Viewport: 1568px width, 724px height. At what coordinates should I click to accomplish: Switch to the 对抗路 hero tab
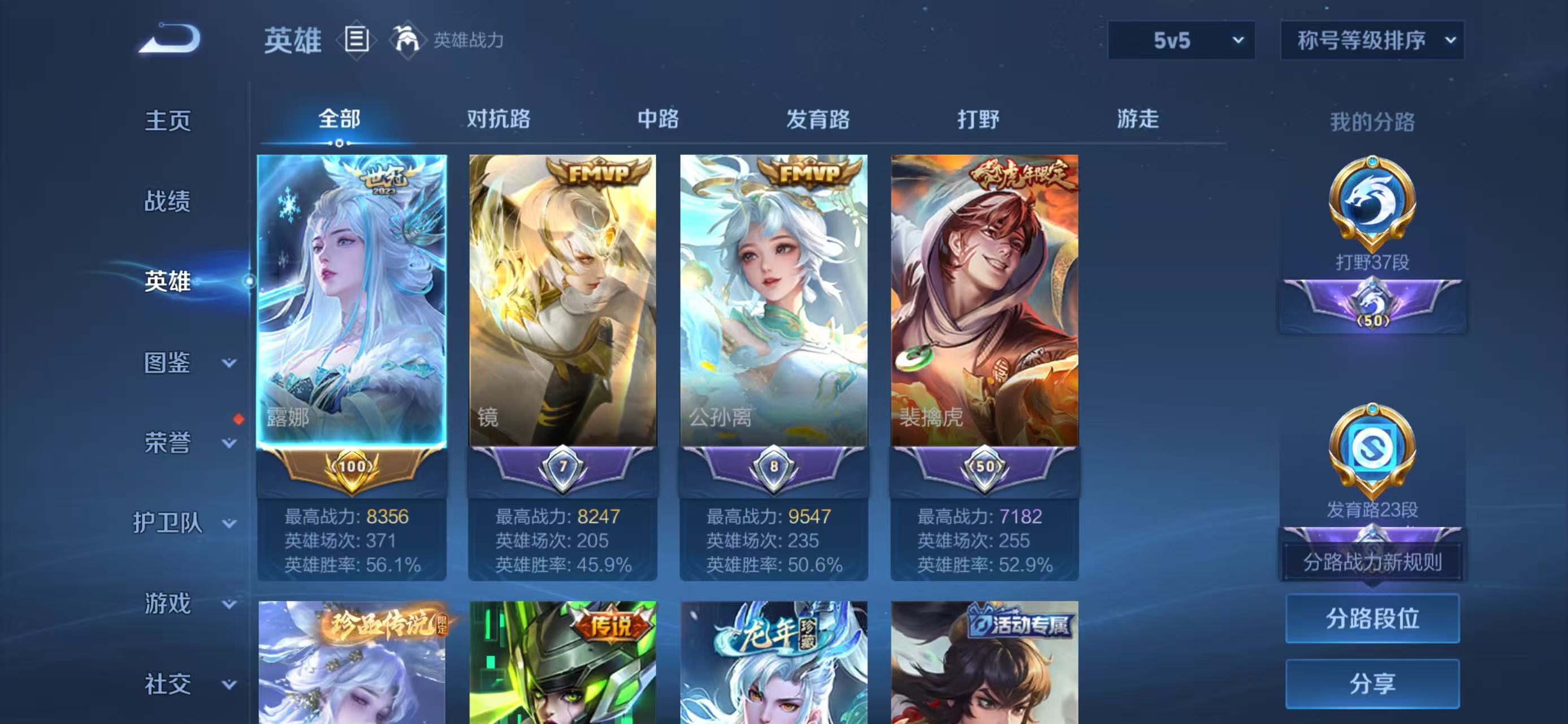click(x=497, y=120)
